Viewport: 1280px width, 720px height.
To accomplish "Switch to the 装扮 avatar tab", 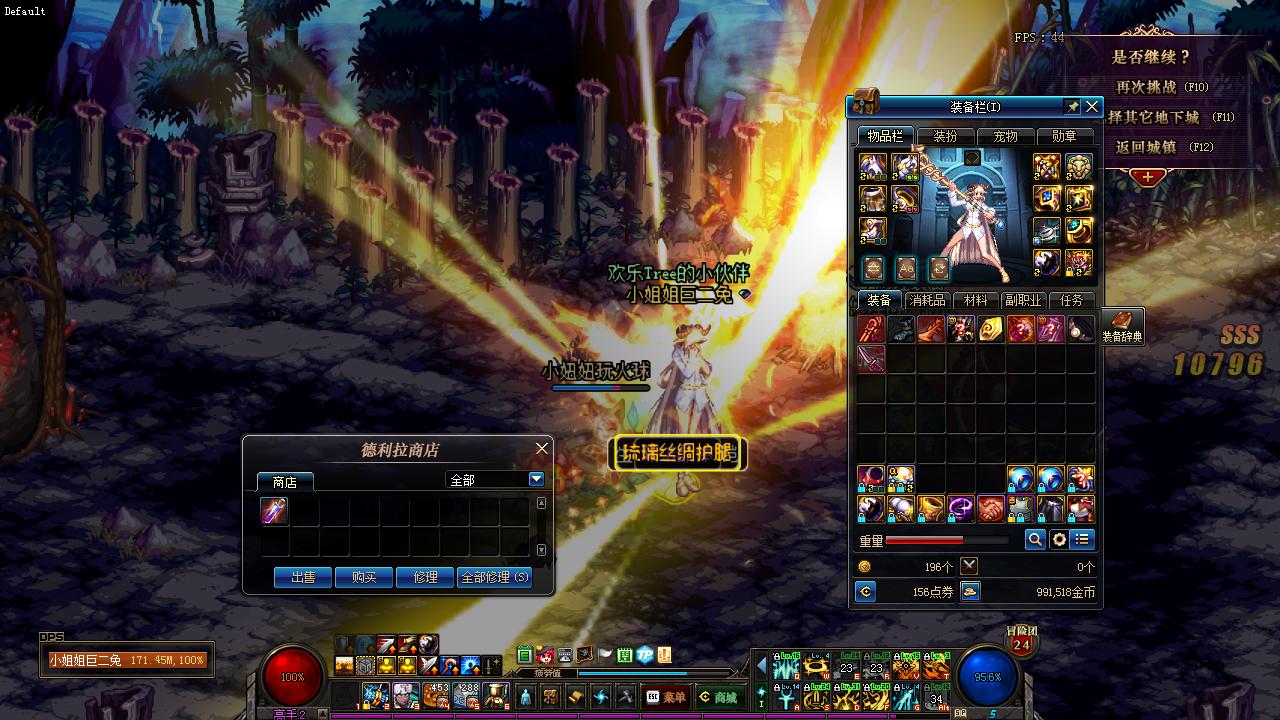I will pos(945,136).
